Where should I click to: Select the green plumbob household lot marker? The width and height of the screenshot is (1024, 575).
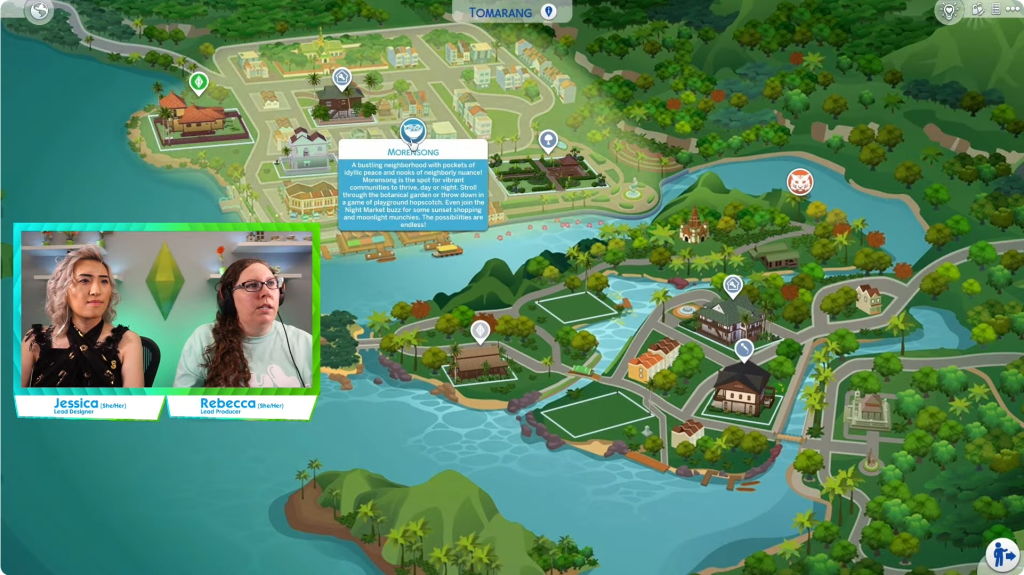(x=198, y=82)
